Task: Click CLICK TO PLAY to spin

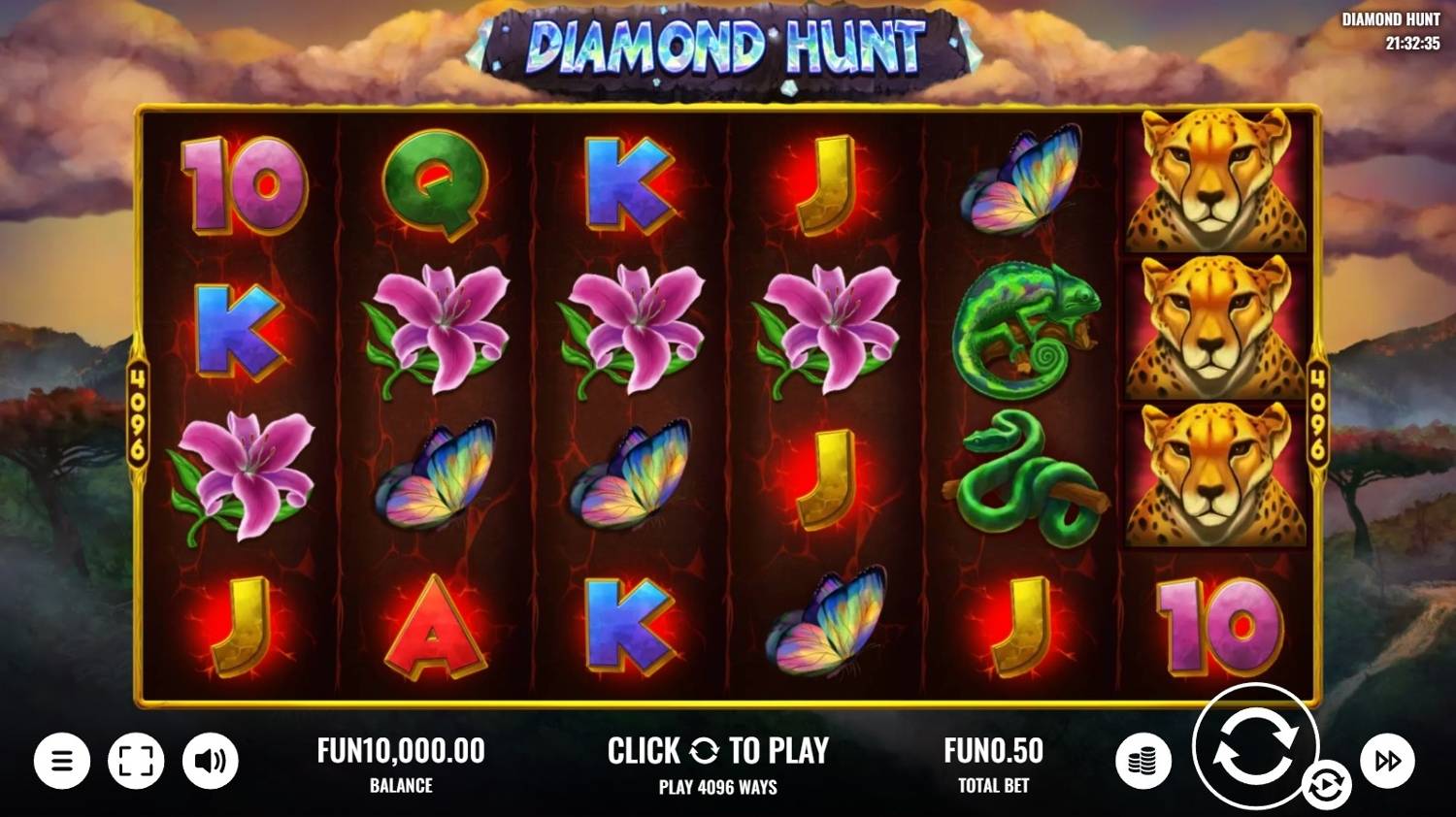Action: 720,750
